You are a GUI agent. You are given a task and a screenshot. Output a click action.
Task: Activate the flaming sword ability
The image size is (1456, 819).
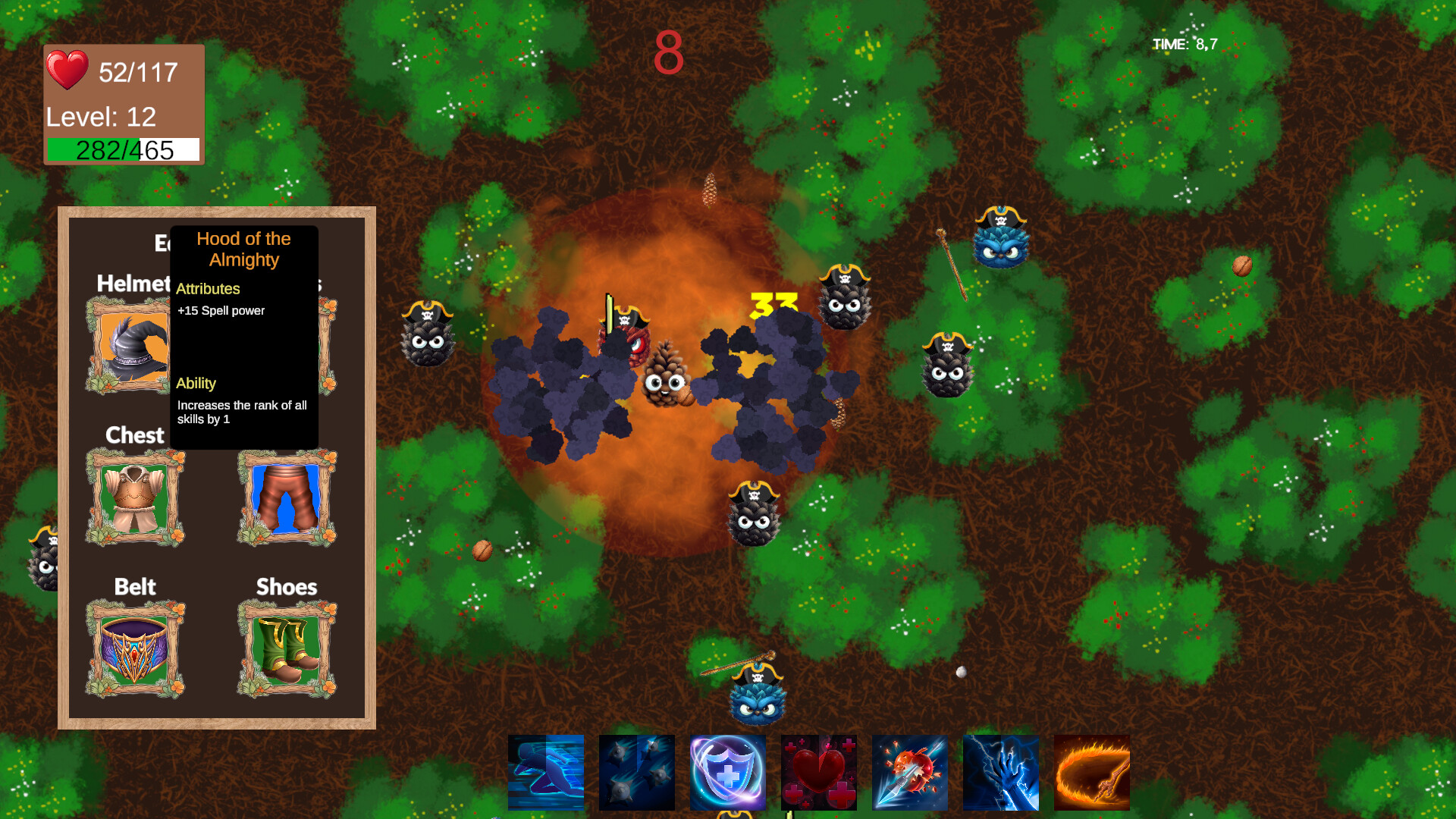(x=1091, y=771)
